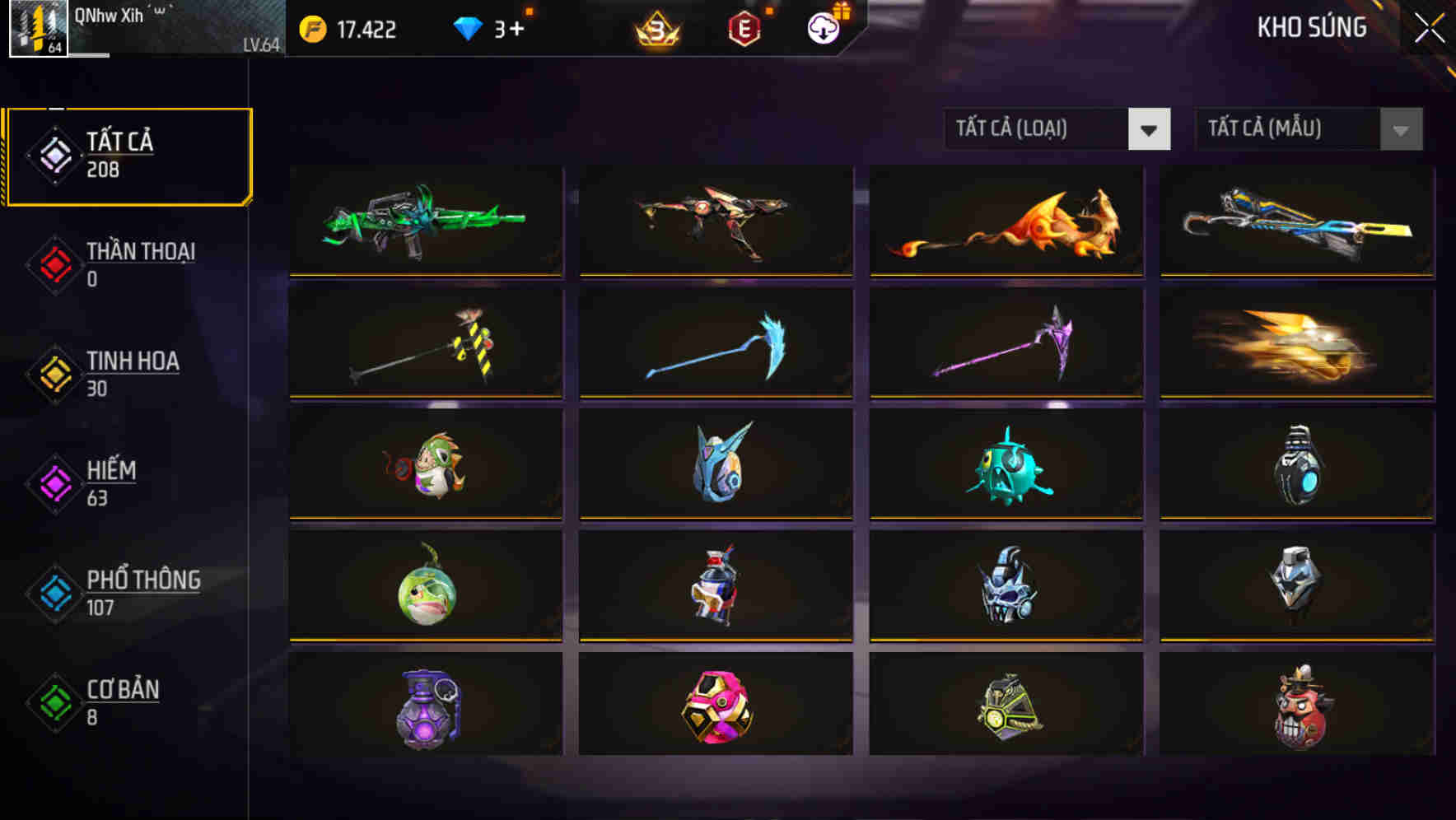Select the TINH HOA rarity filter

pyautogui.click(x=54, y=373)
